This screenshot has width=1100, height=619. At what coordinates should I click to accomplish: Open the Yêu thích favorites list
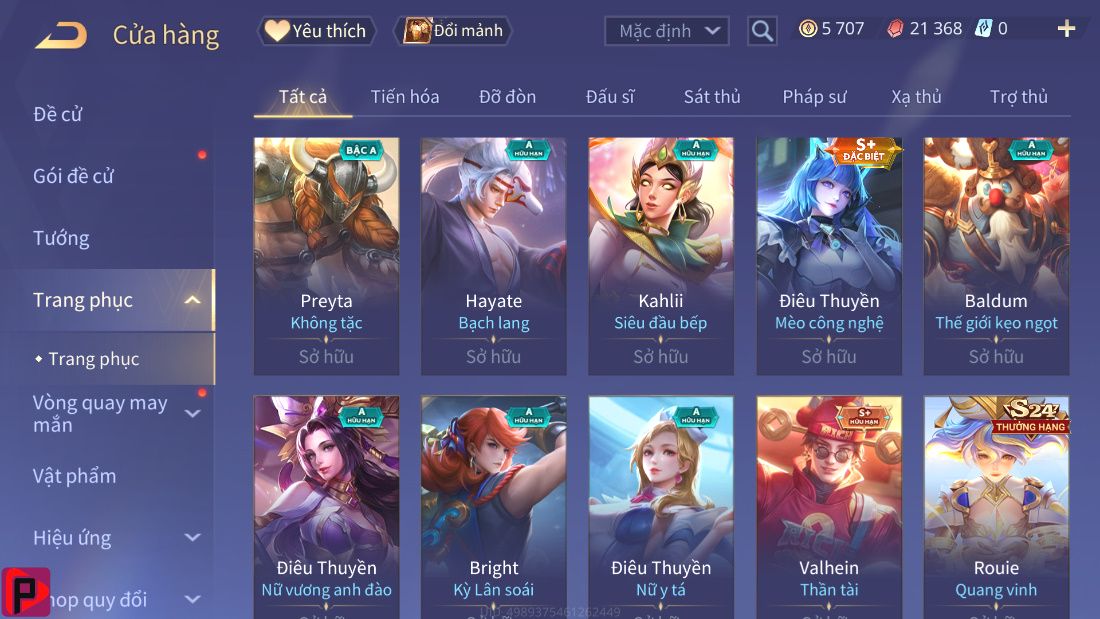tap(317, 31)
